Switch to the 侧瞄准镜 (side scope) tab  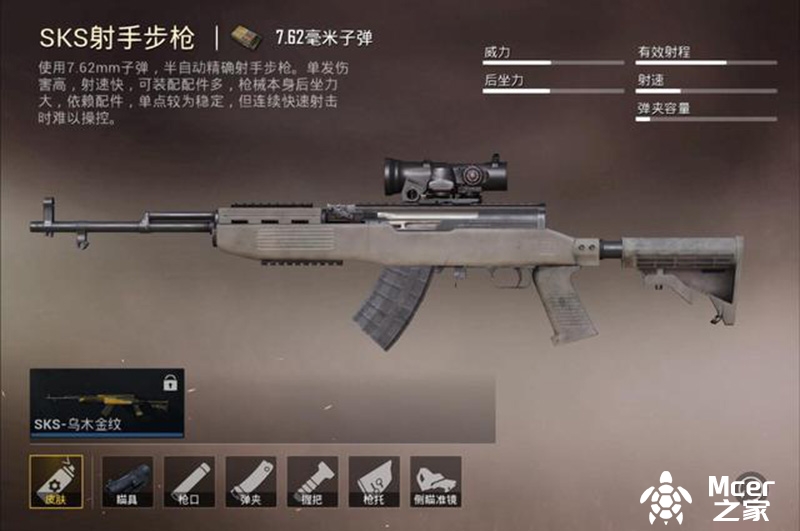point(436,482)
